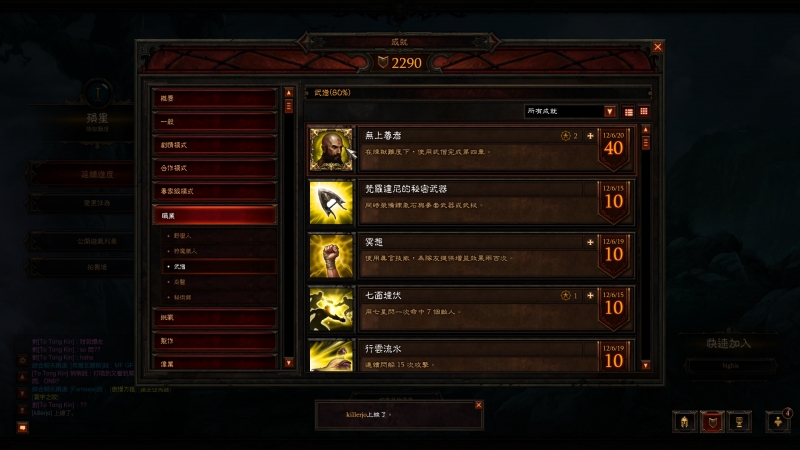The image size is (800, 450).
Task: Select the 專家級模式 hardcore category
Action: pyautogui.click(x=214, y=191)
